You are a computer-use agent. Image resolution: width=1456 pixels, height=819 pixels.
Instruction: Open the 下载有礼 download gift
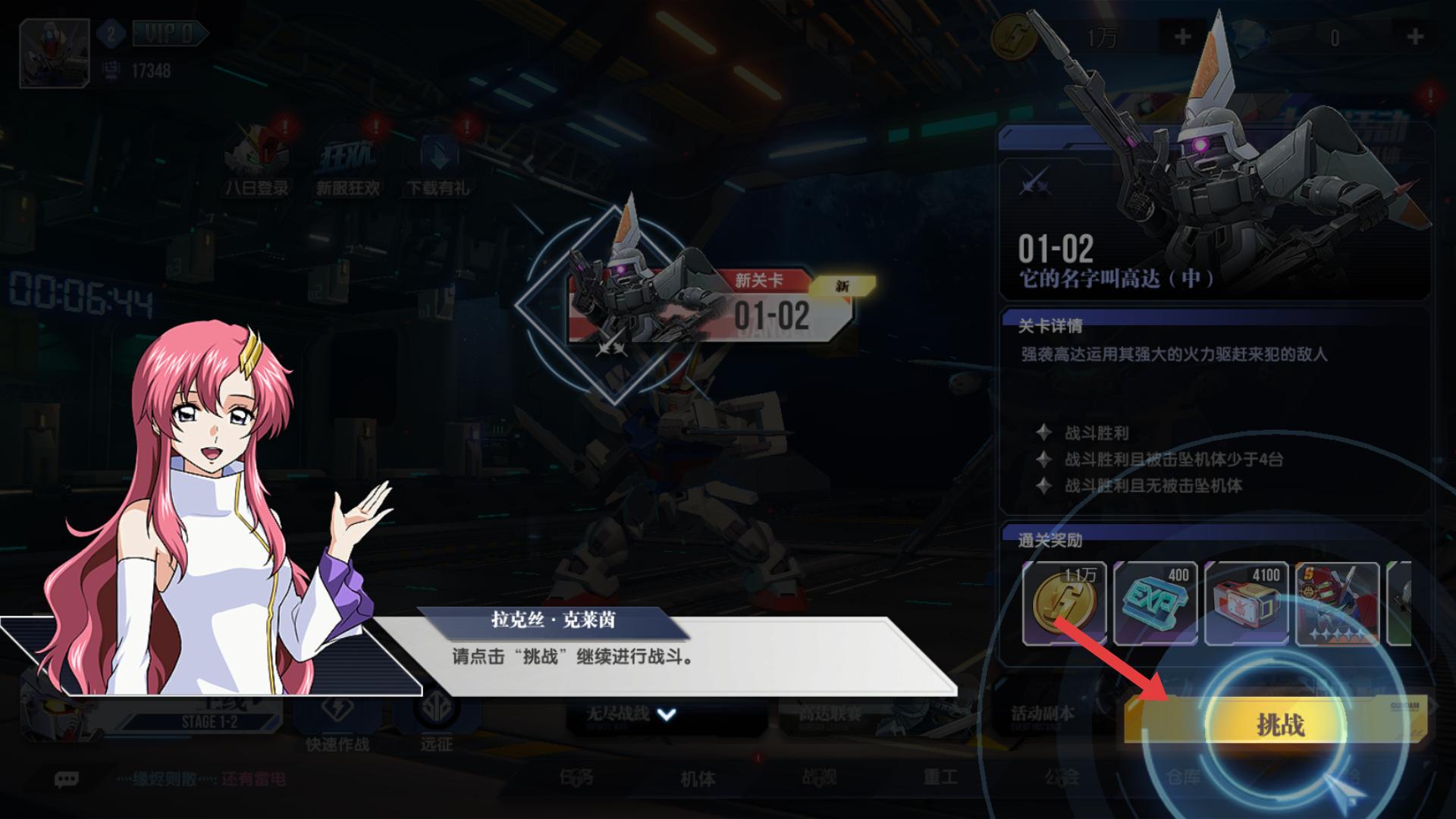click(x=438, y=163)
